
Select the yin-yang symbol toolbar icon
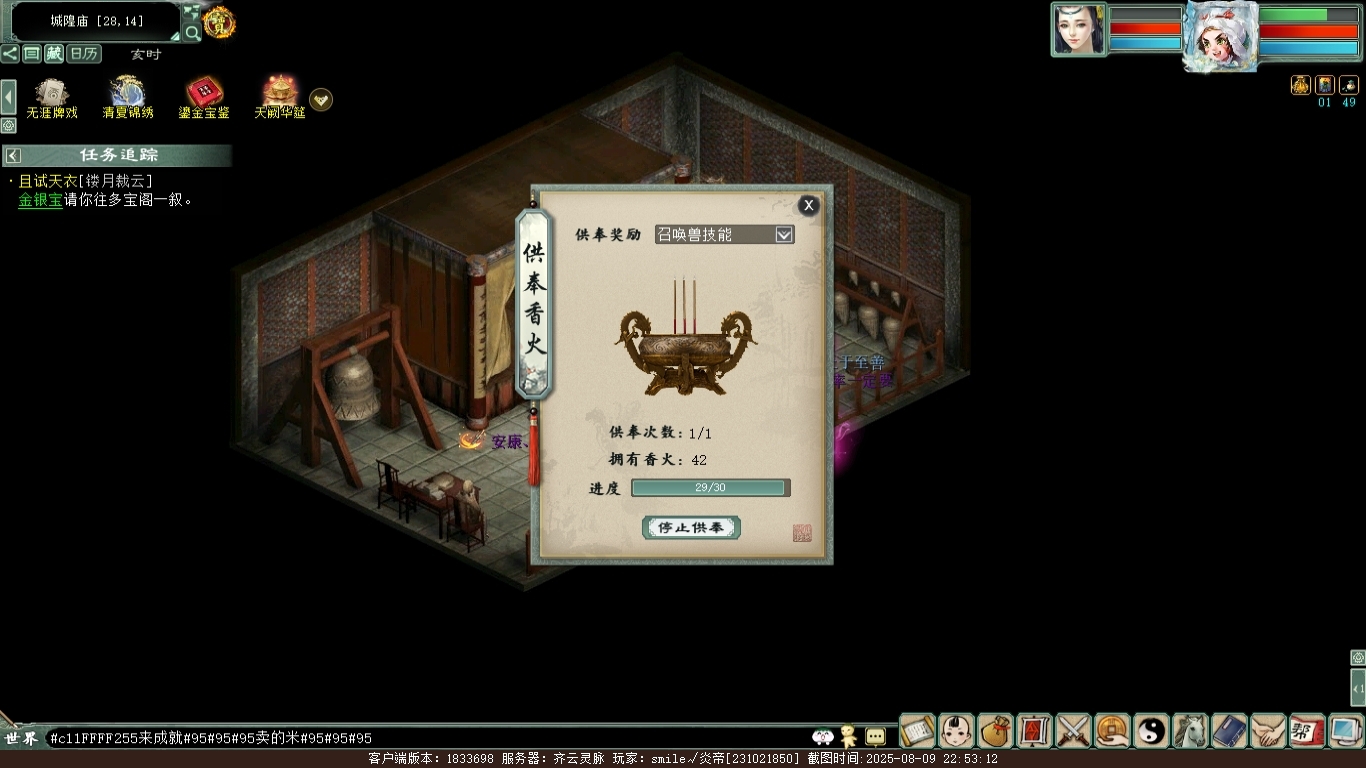[x=1151, y=731]
